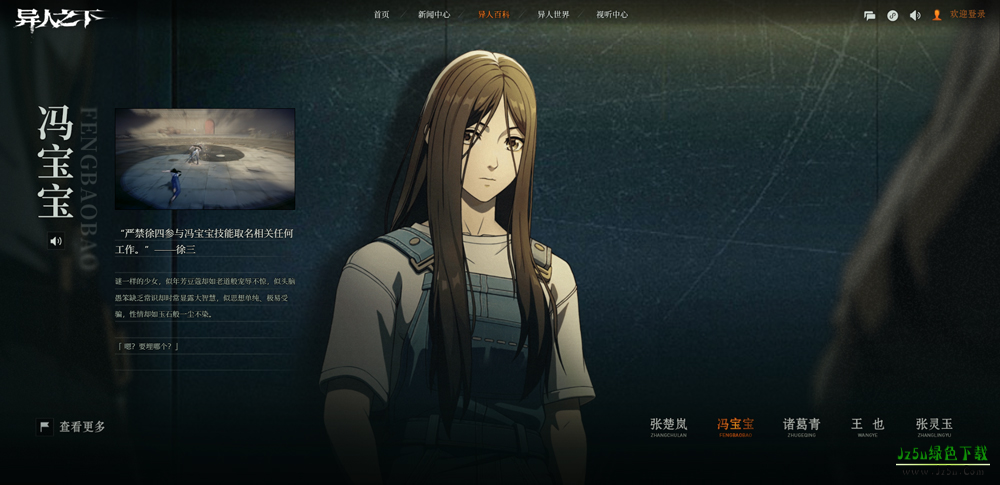Go to the 首页 home page
The height and width of the screenshot is (485, 1000).
[x=381, y=15]
